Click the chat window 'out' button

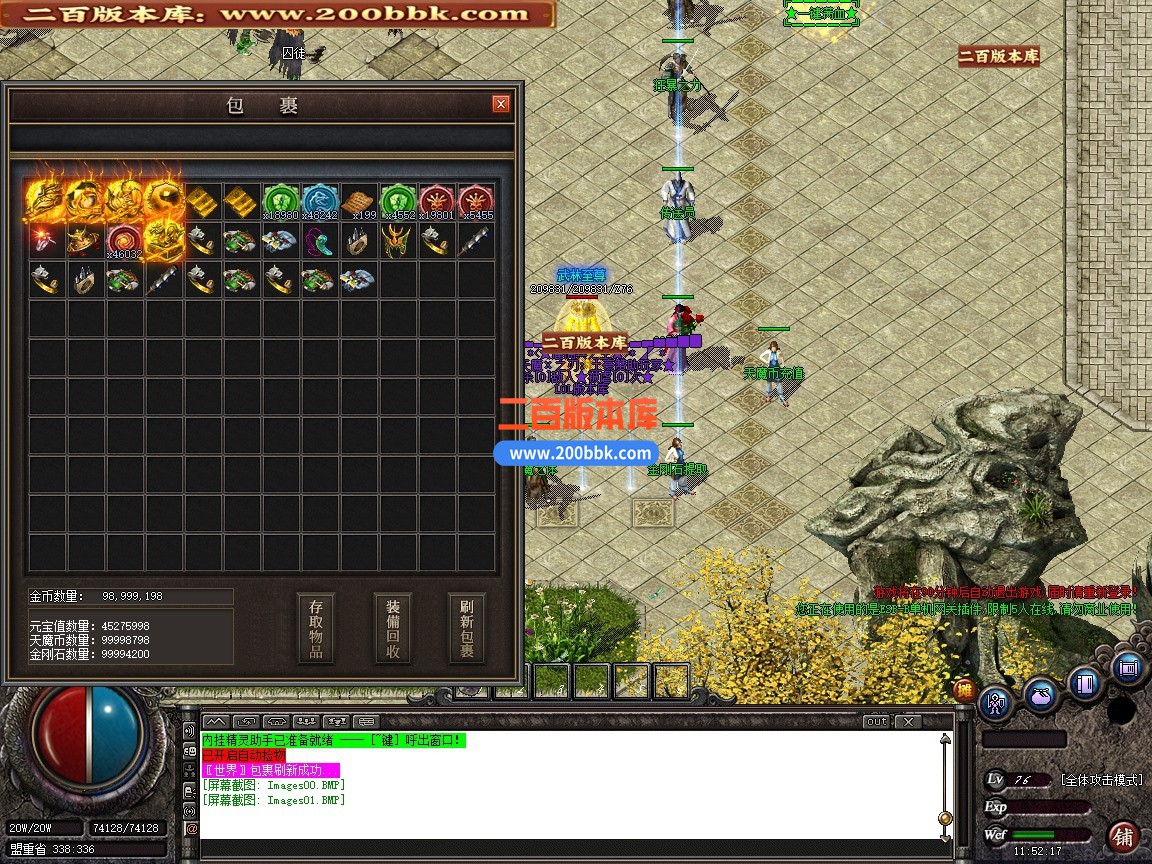click(876, 721)
